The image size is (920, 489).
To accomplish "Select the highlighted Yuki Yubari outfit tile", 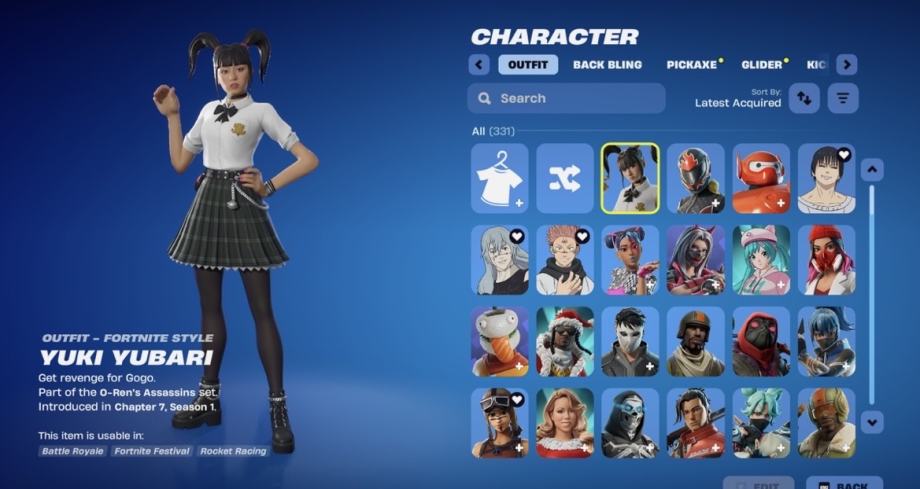I will coord(630,178).
